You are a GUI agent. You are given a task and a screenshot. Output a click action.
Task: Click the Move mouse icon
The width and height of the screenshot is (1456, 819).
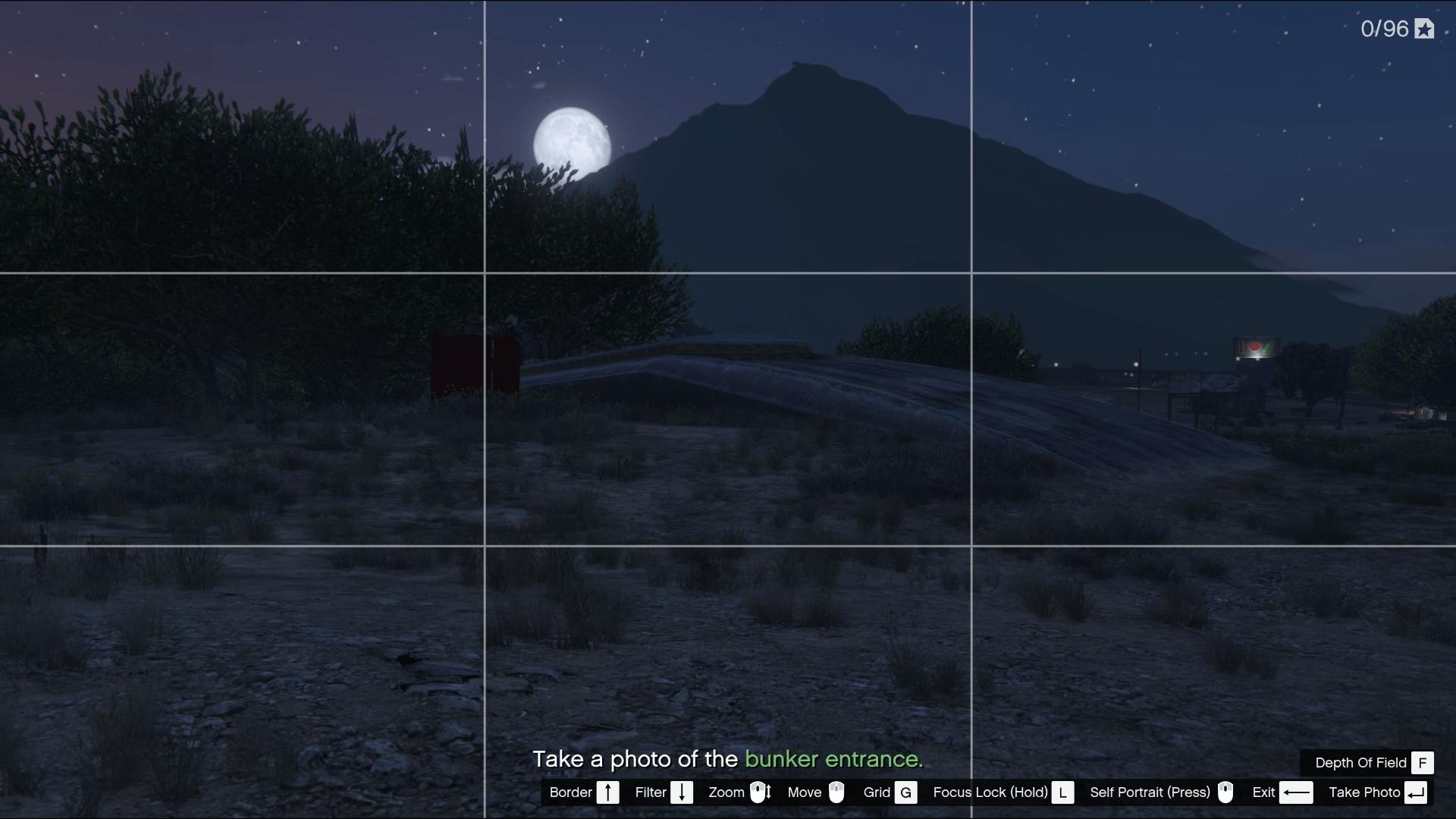pos(836,792)
